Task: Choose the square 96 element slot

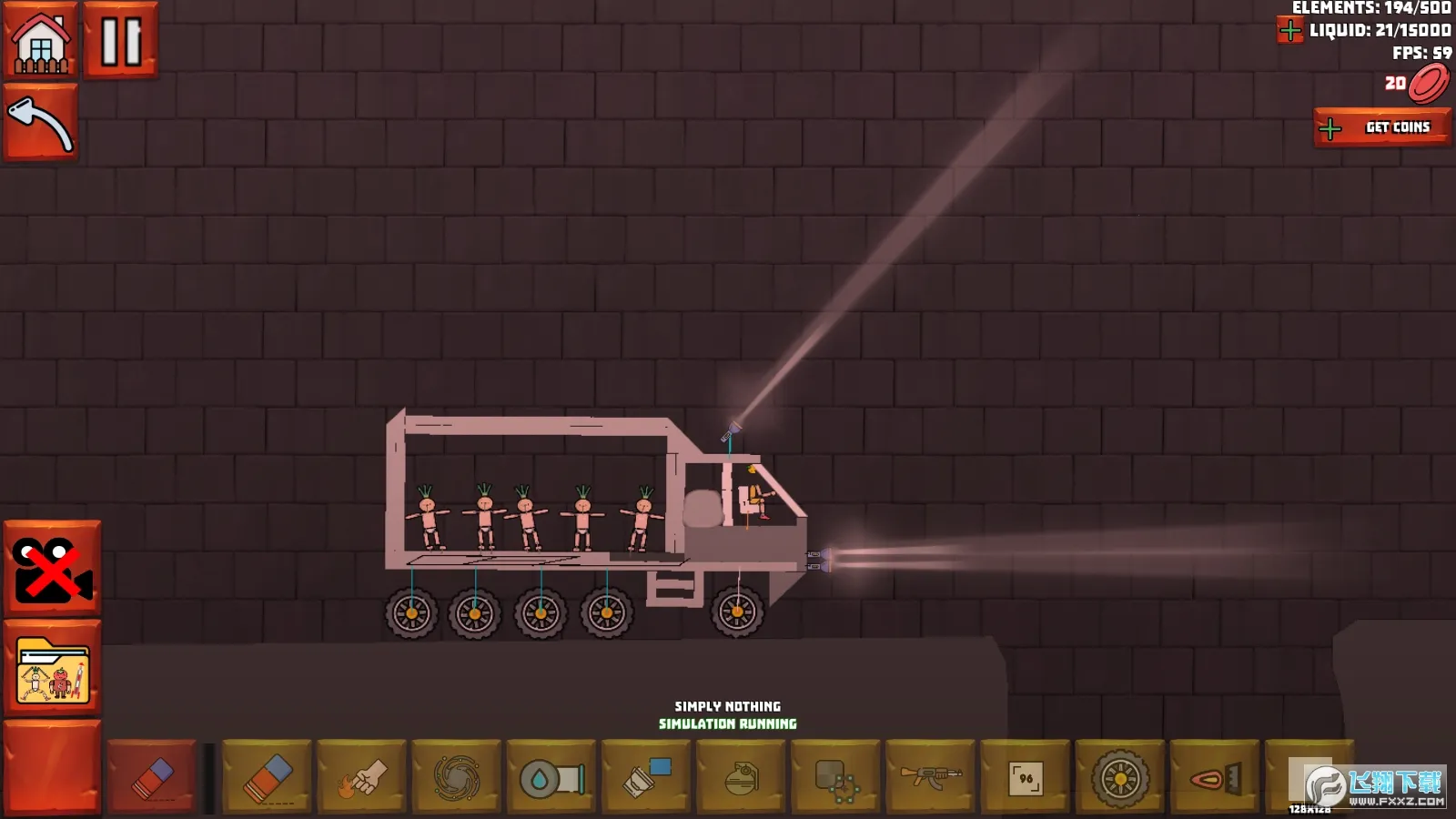Action: [1026, 778]
